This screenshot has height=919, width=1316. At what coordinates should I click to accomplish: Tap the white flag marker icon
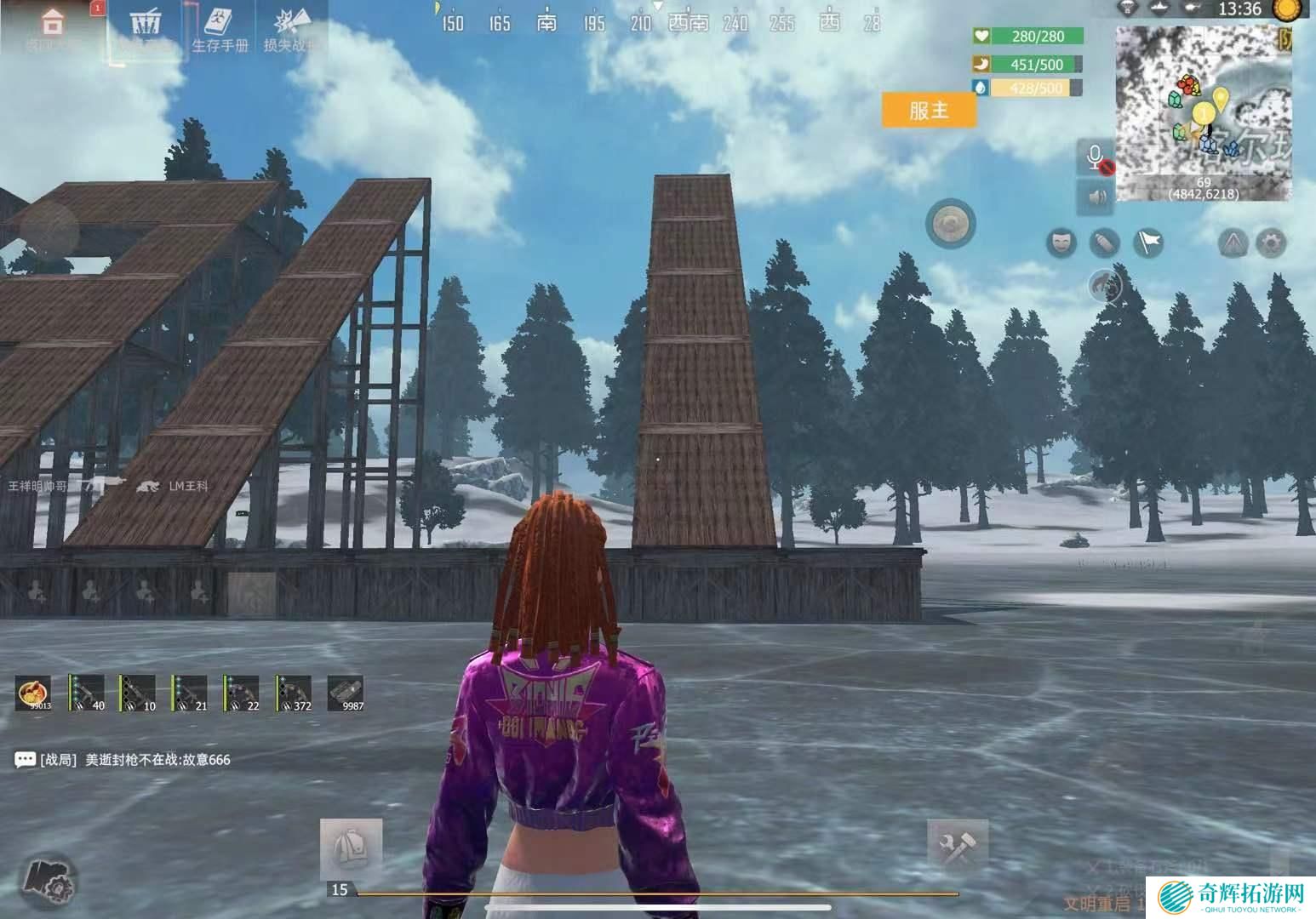click(1148, 243)
